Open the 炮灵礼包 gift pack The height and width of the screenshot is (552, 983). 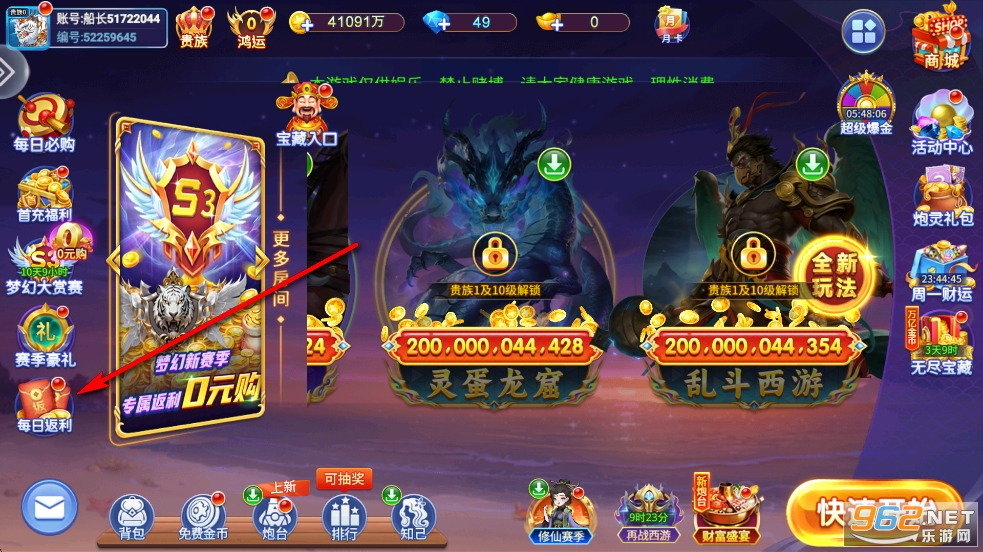tap(941, 197)
